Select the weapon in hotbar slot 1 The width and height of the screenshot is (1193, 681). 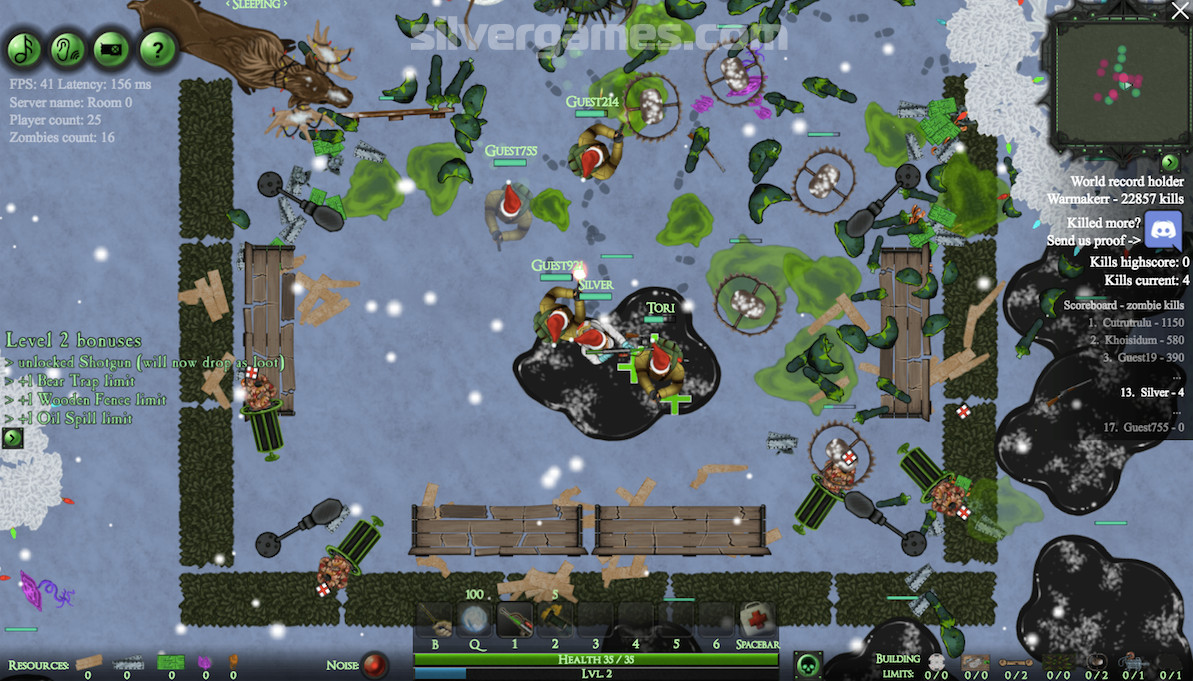(515, 620)
